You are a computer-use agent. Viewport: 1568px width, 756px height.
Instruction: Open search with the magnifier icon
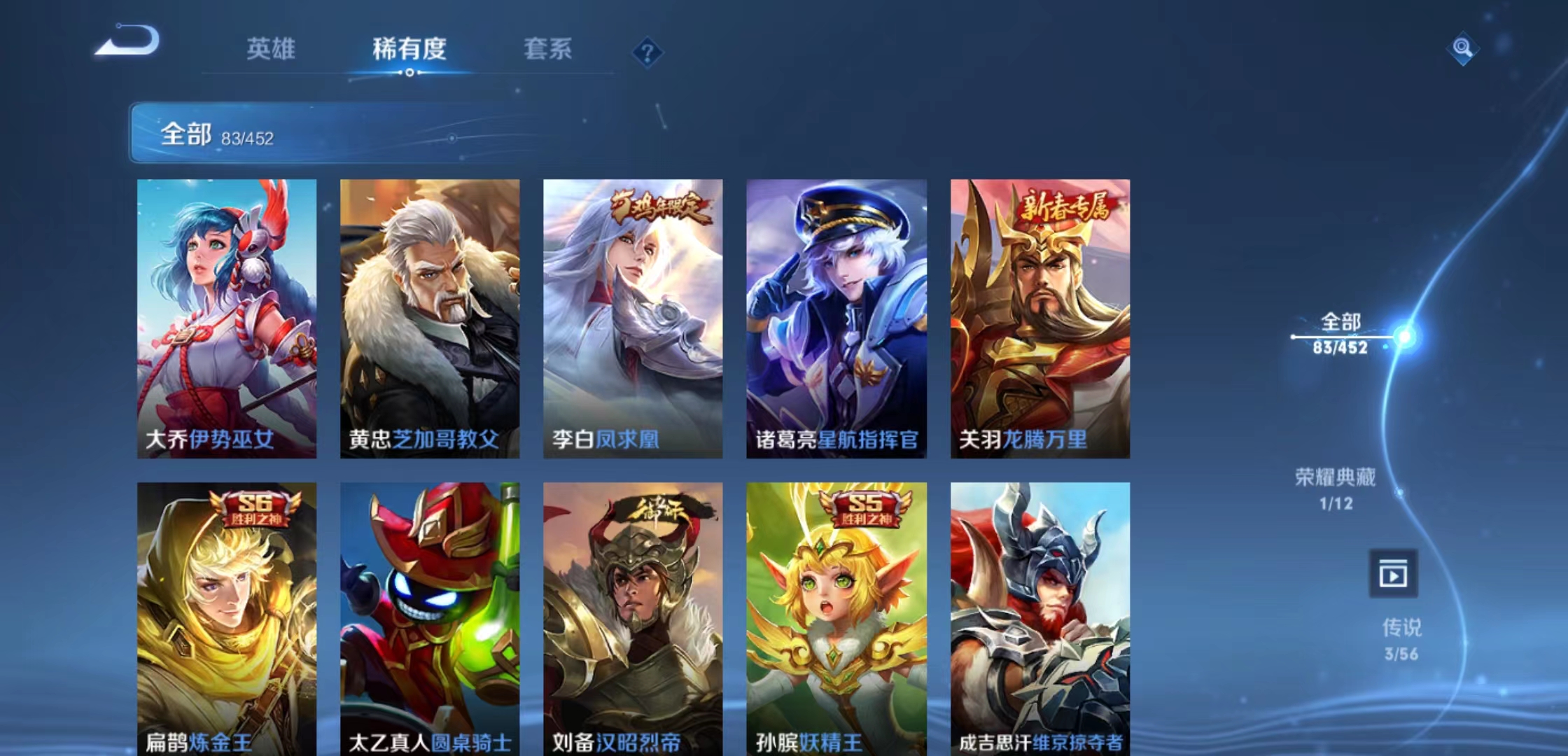[1463, 49]
